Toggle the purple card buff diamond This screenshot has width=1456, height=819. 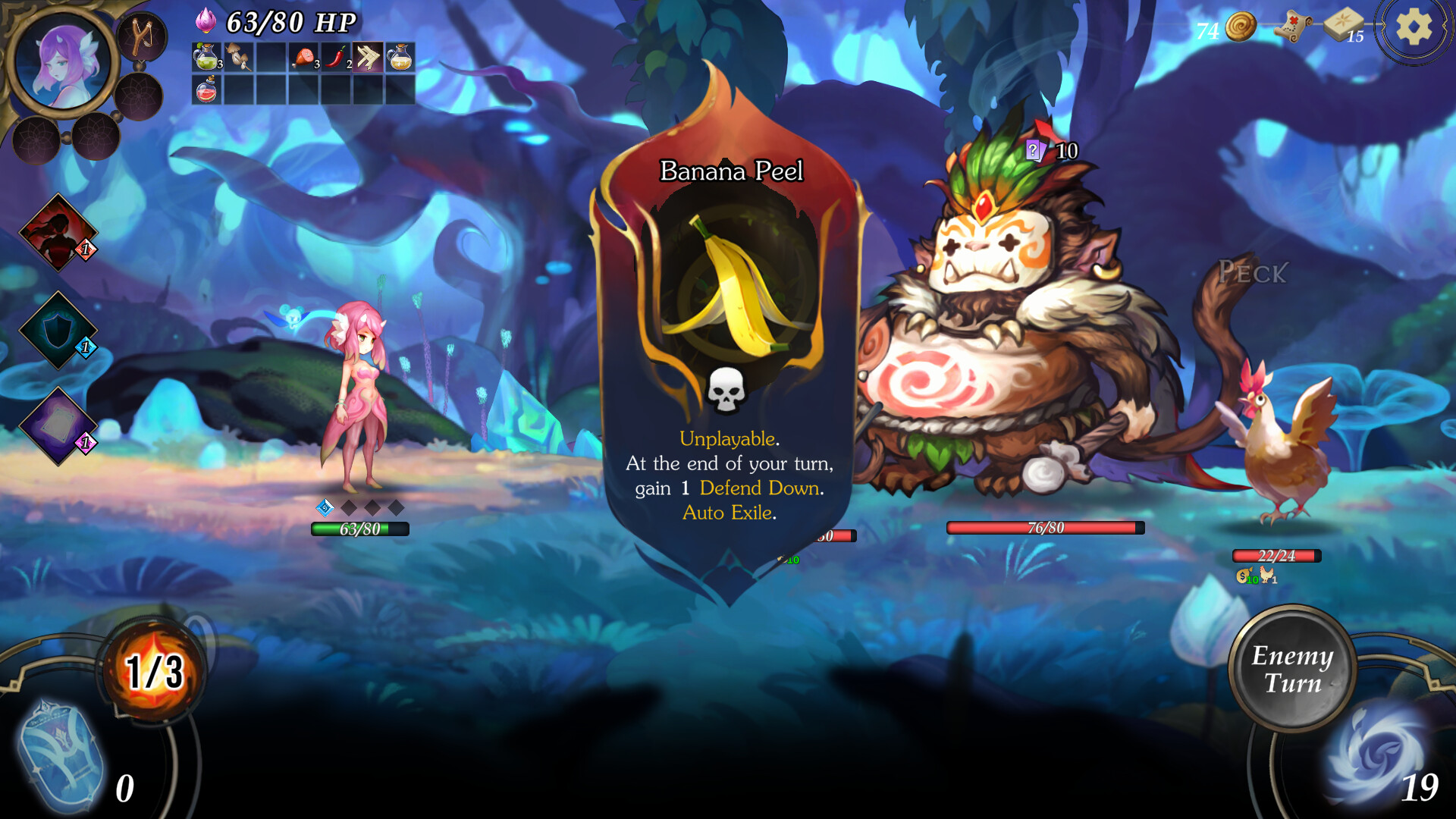coord(57,422)
